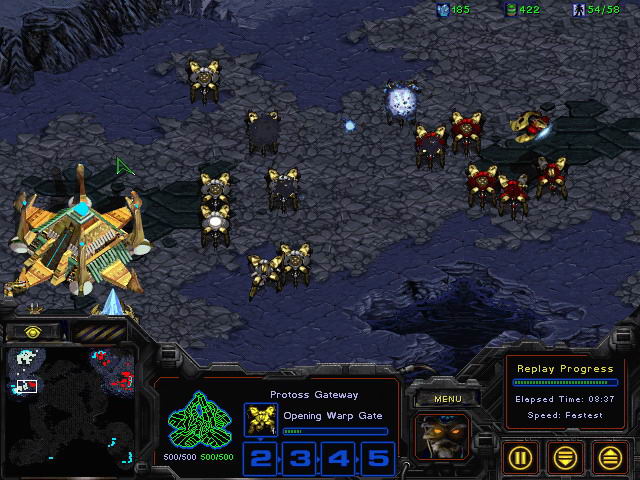
Task: Click build queue slot number 5
Action: coord(377,458)
